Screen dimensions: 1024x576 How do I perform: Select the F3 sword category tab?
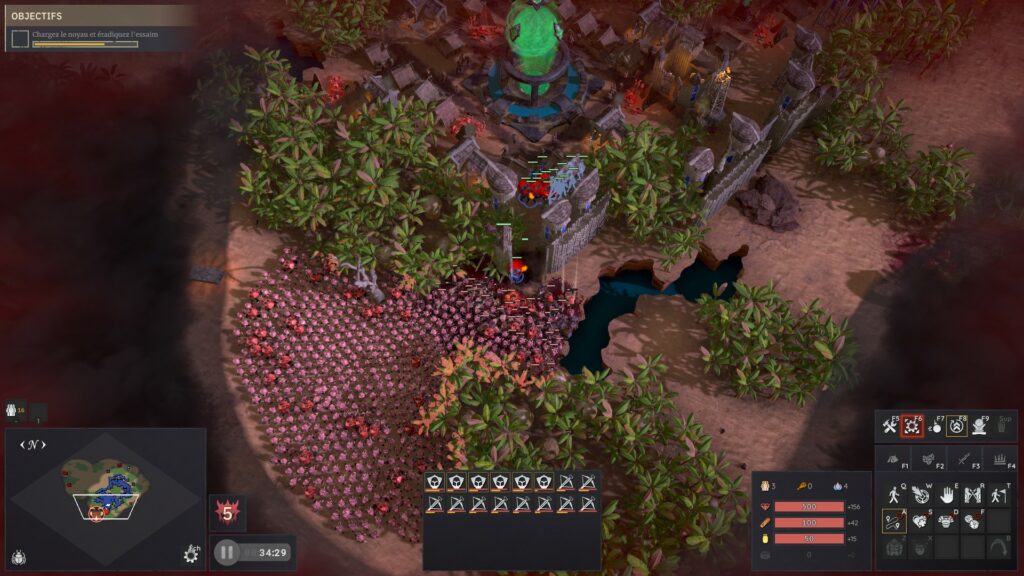point(965,460)
